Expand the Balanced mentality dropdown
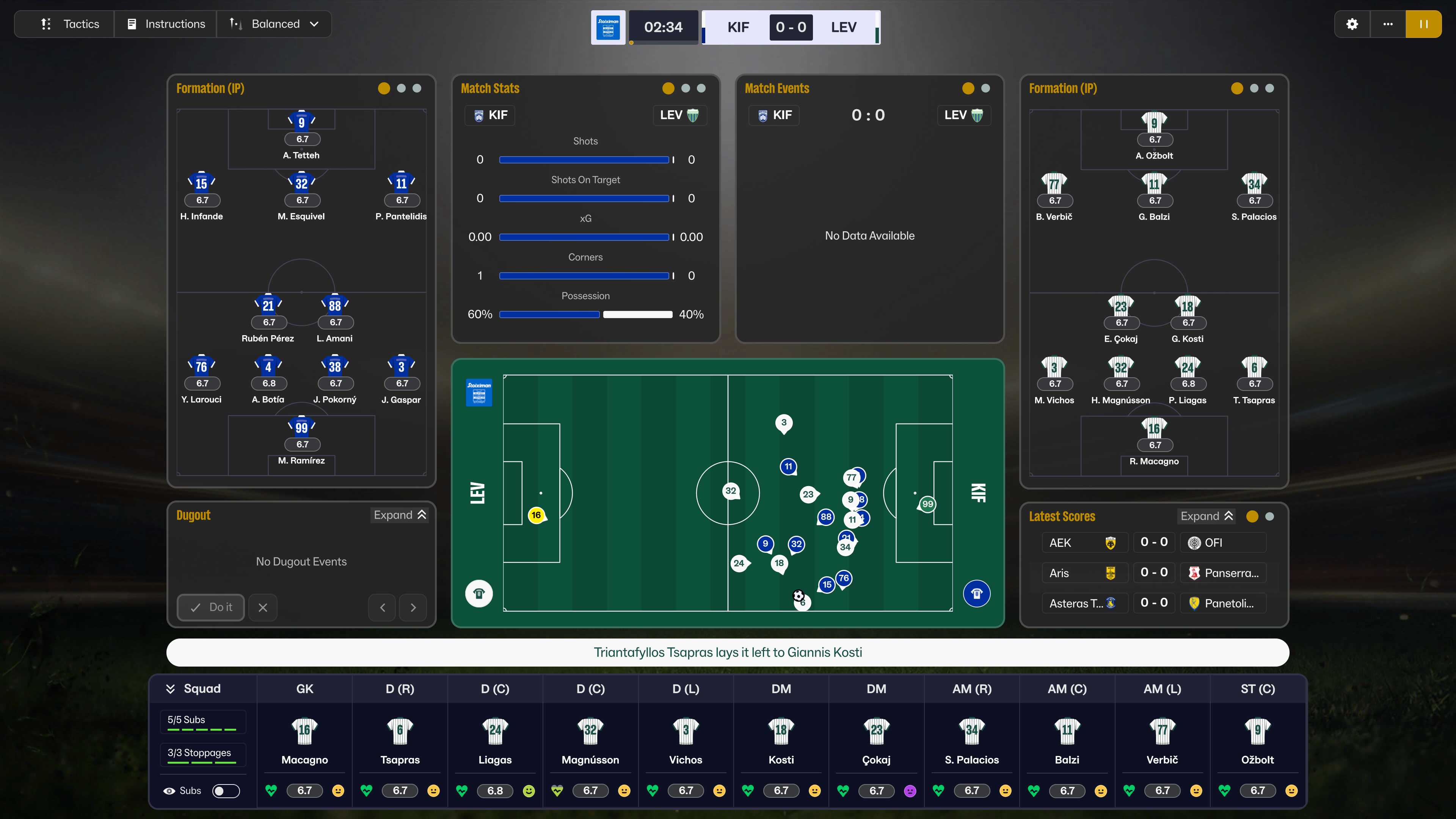 coord(274,24)
